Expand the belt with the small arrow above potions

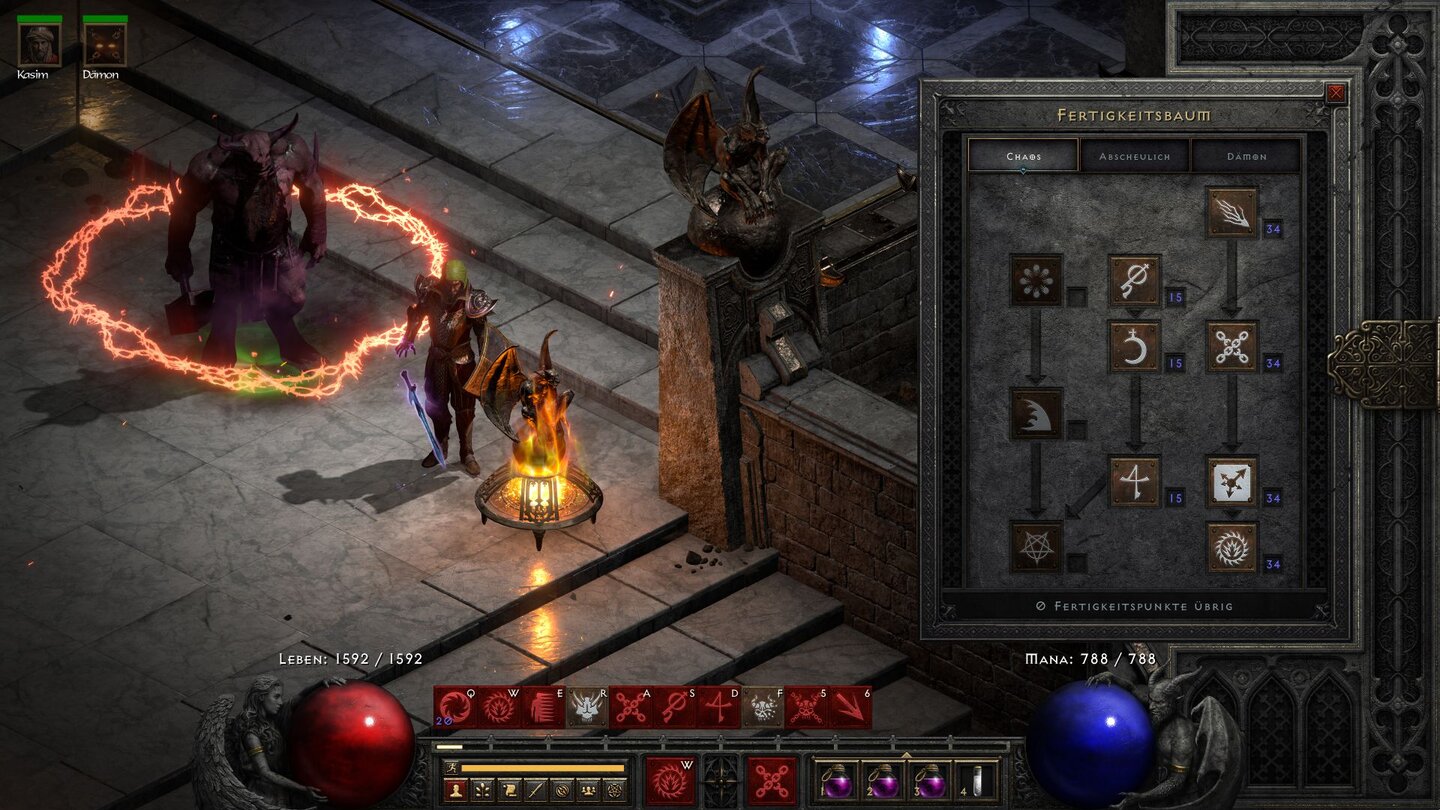point(906,754)
